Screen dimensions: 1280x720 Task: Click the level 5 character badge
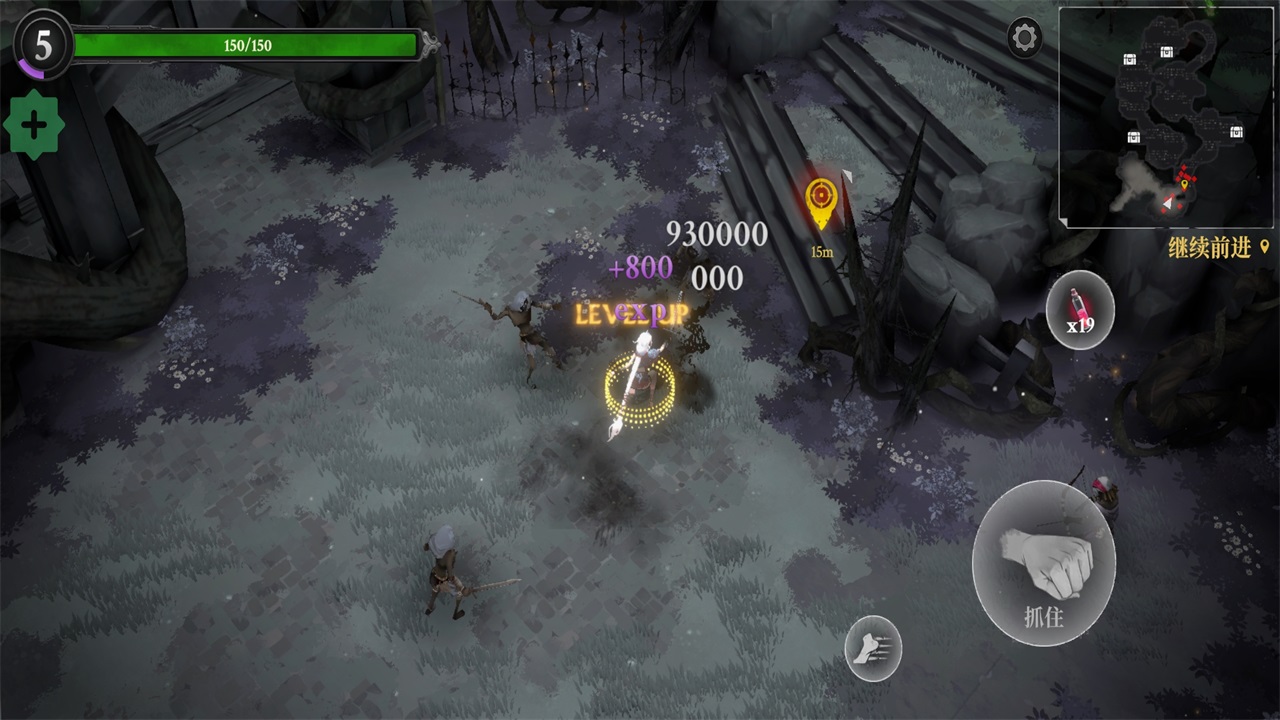coord(42,44)
